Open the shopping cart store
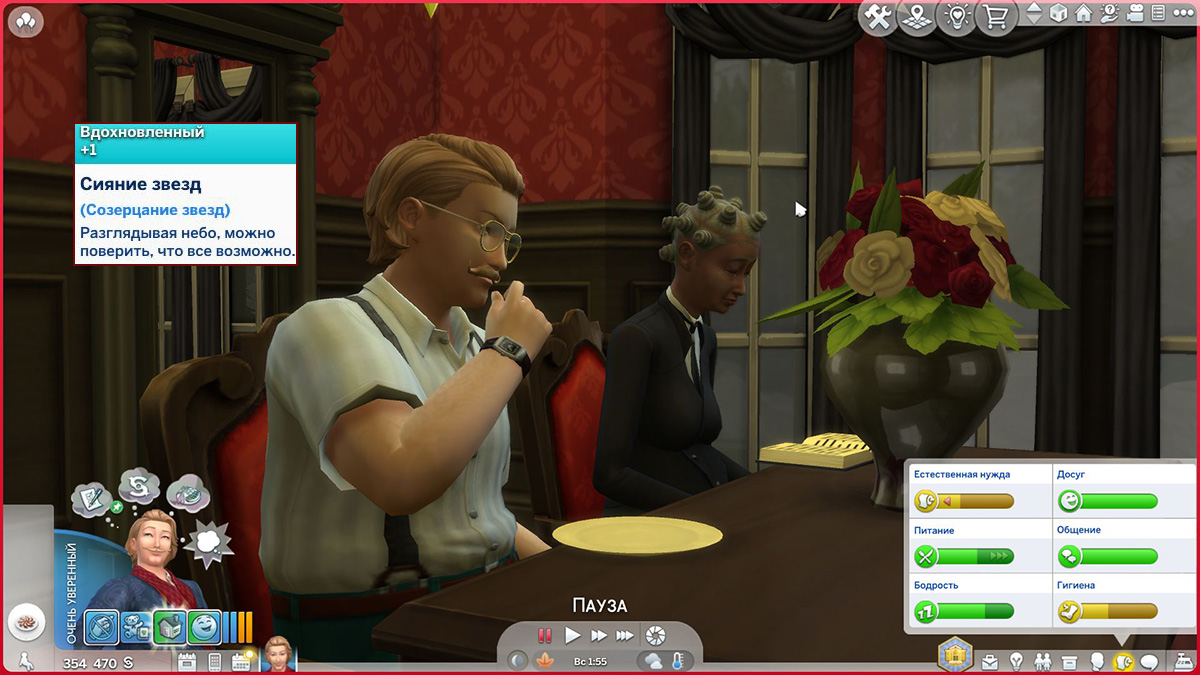This screenshot has width=1200, height=675. tap(996, 18)
